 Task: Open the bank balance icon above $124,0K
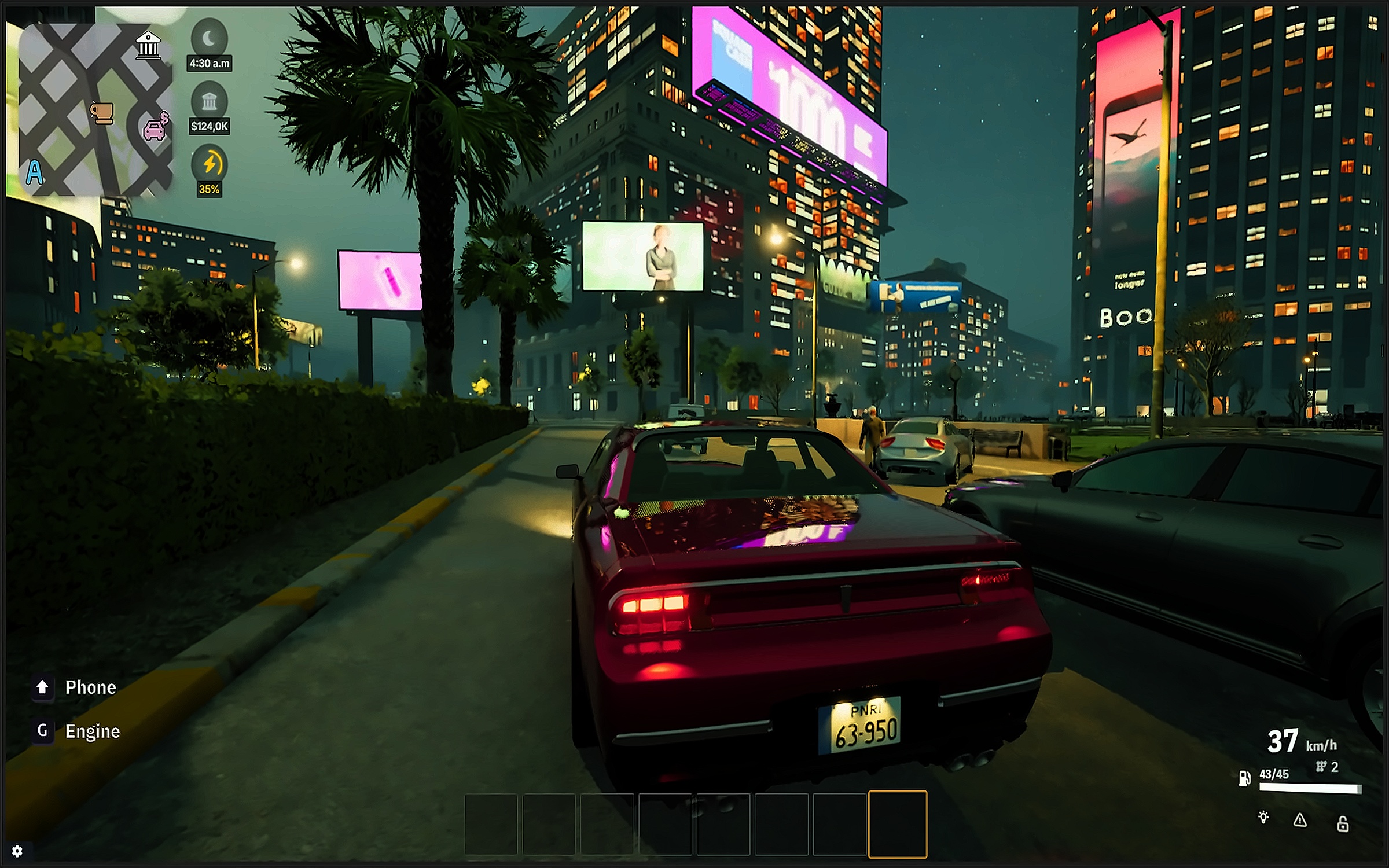209,102
